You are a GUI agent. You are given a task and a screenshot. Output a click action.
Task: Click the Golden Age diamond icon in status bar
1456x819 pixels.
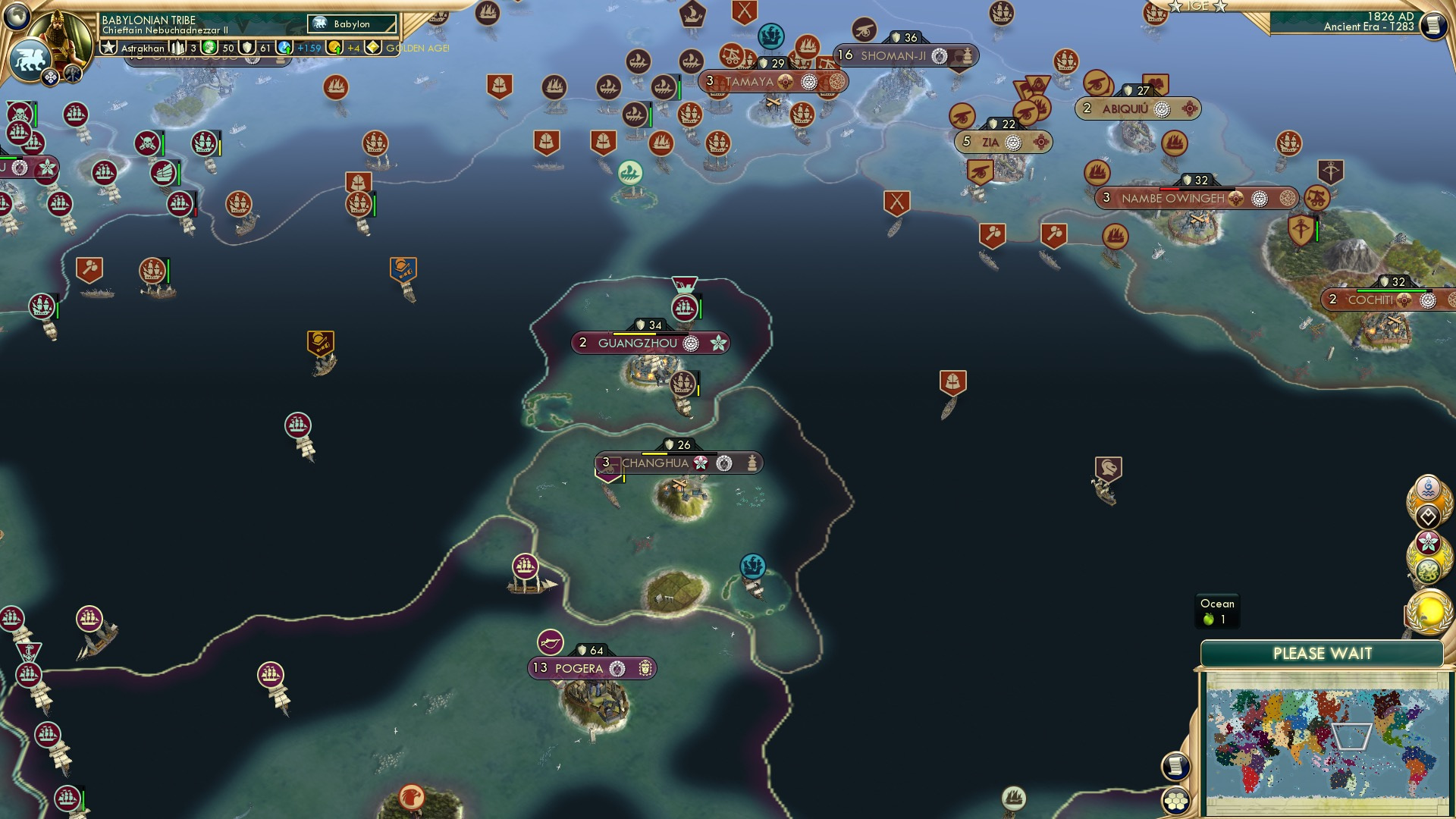click(372, 47)
